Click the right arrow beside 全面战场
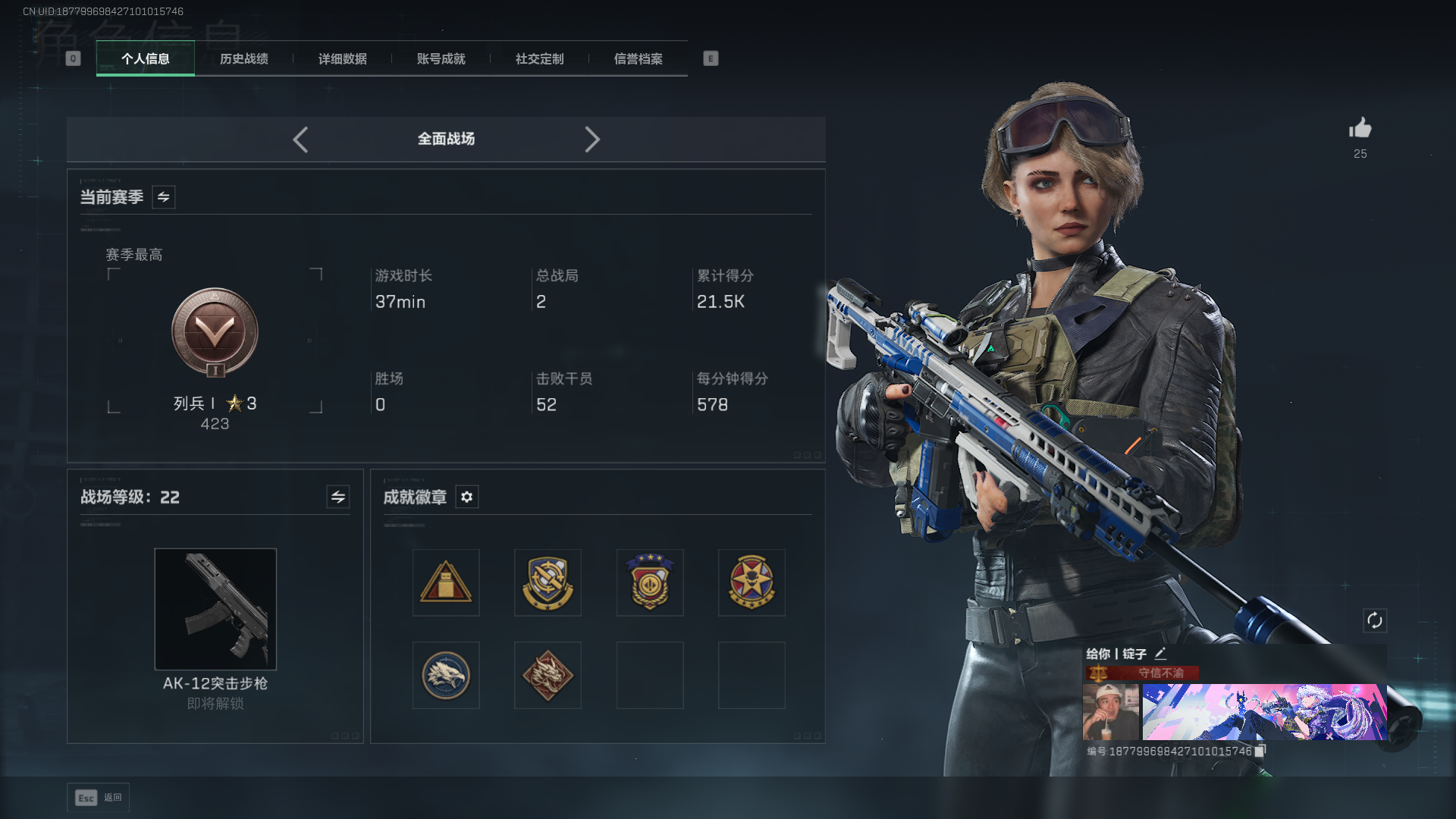The image size is (1456, 819). click(592, 140)
